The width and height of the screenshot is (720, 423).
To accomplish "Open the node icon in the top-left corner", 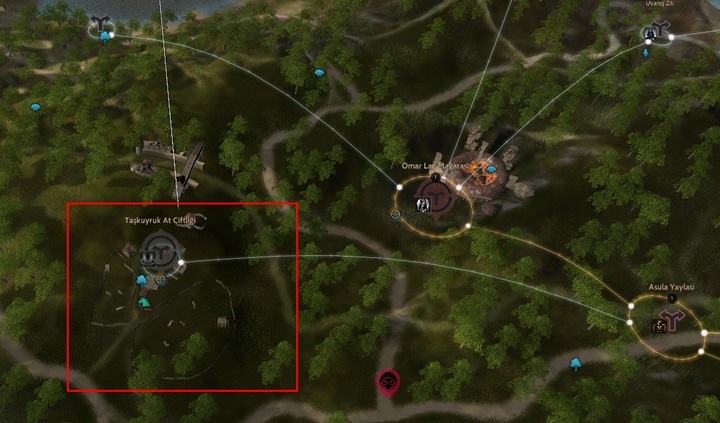I will [100, 27].
